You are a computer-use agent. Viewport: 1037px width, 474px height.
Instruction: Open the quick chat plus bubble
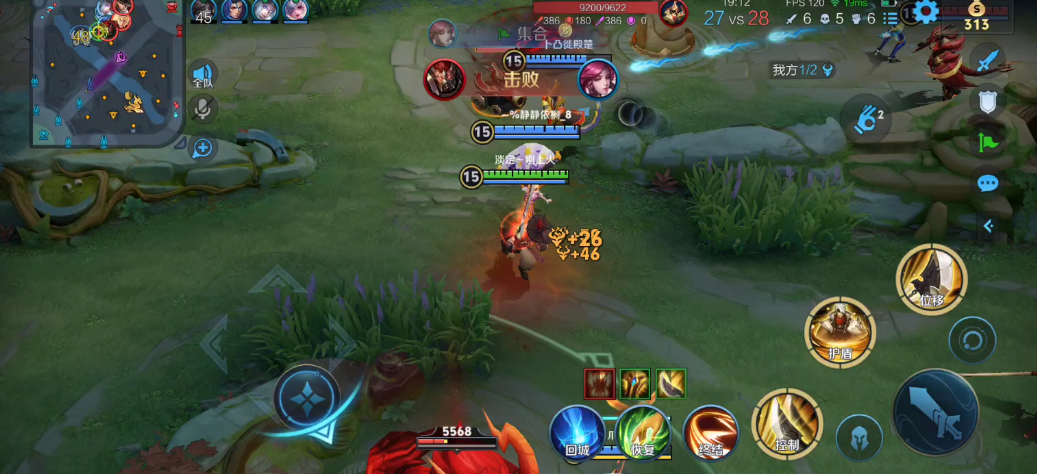coord(203,148)
